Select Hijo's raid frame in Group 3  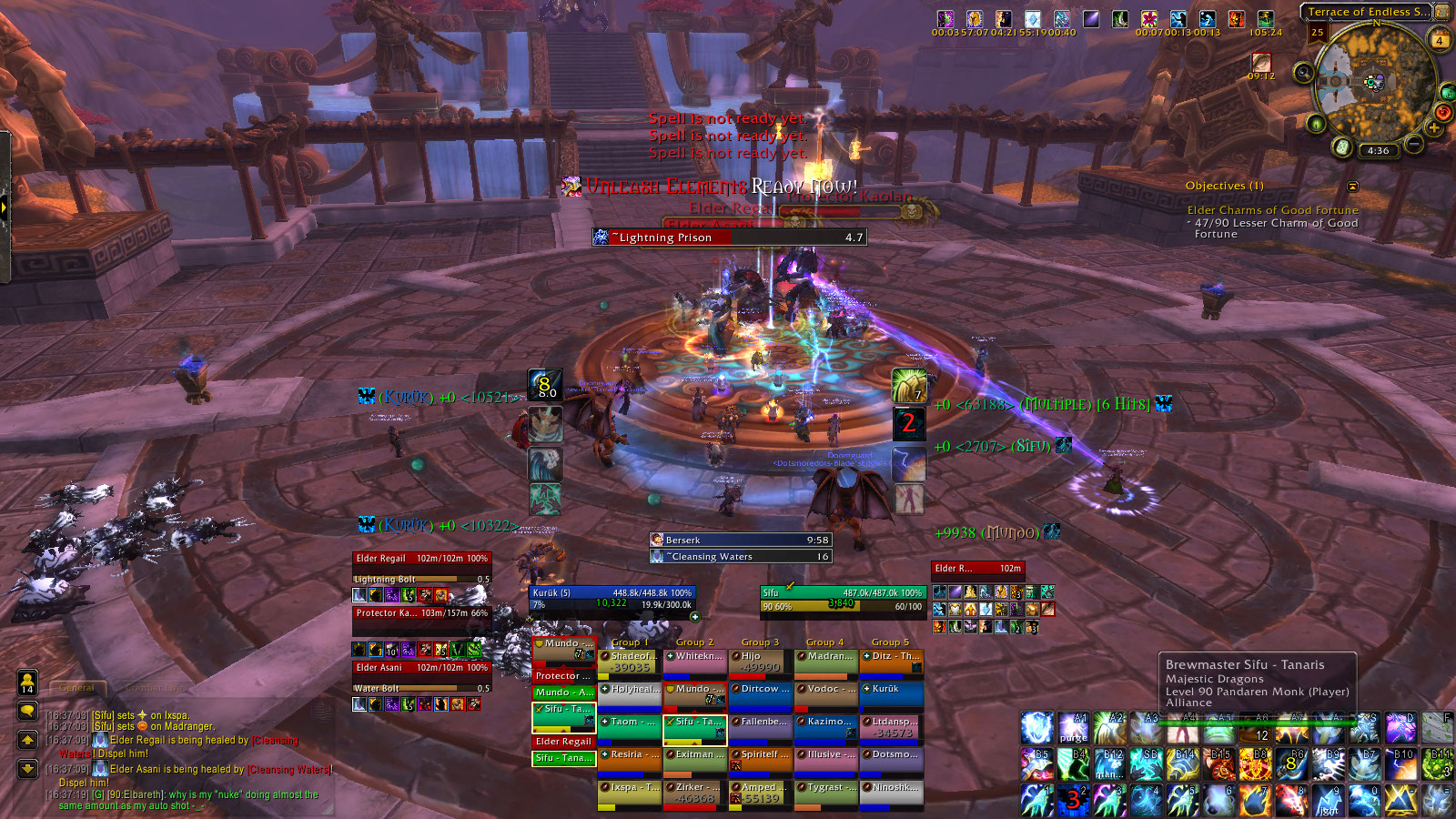click(x=761, y=662)
